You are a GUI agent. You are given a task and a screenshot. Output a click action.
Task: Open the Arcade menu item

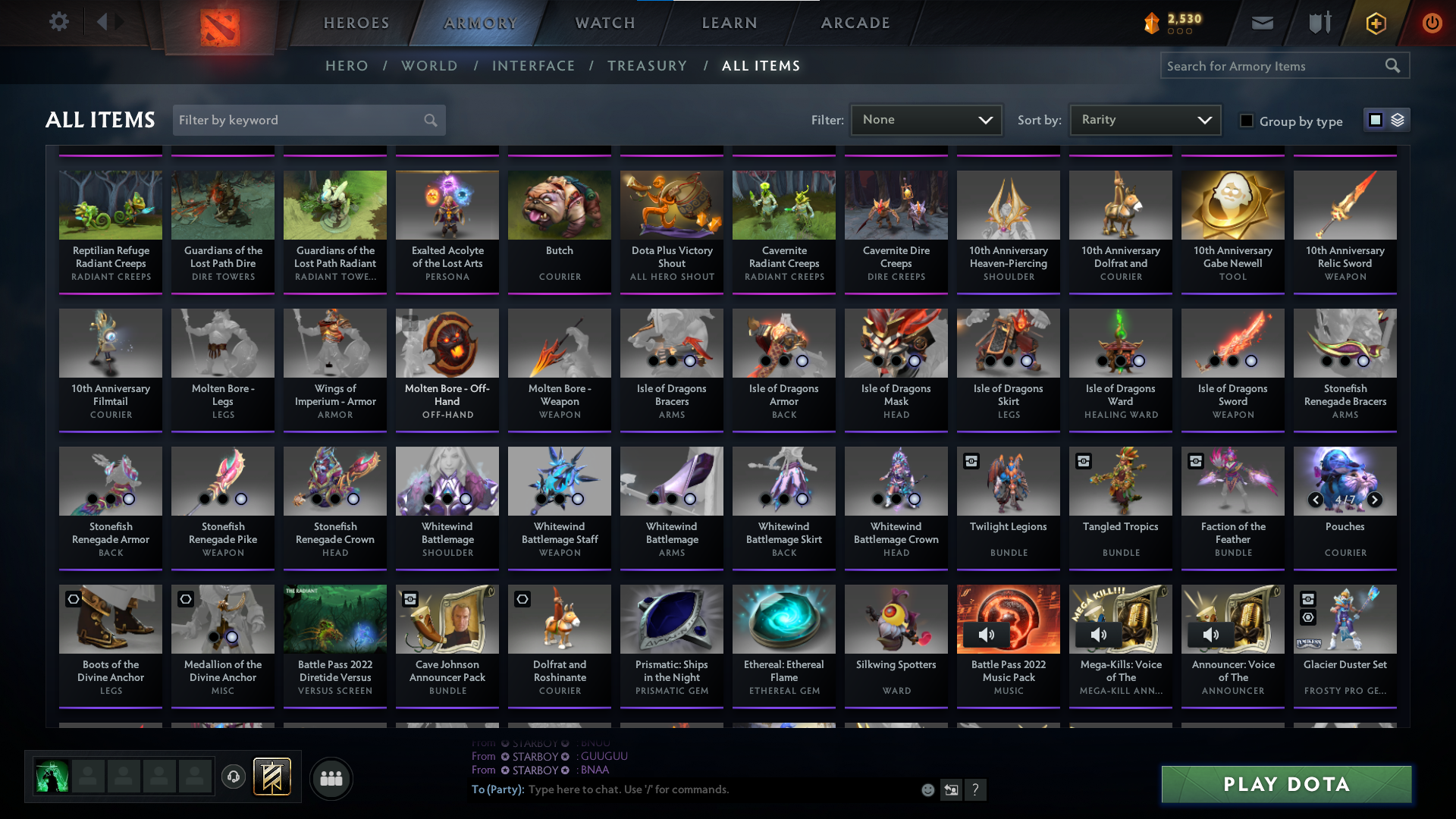coord(855,23)
